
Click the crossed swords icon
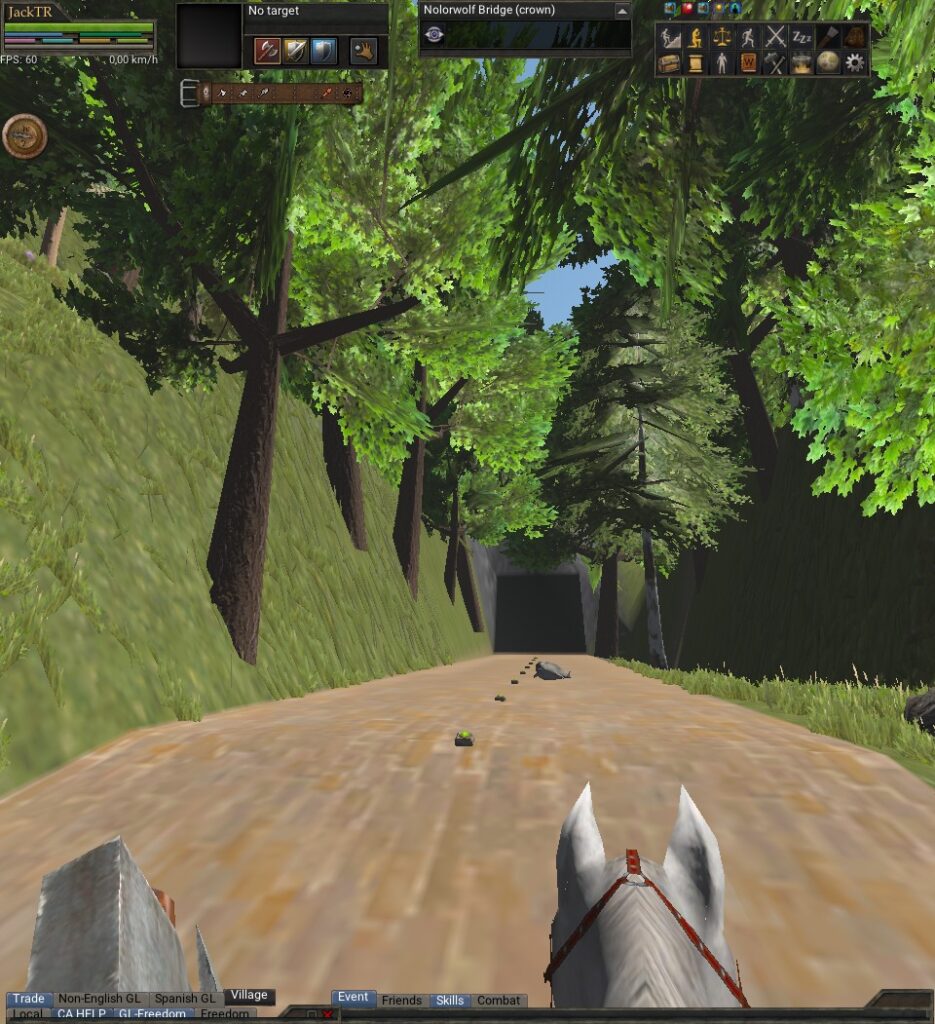[775, 38]
